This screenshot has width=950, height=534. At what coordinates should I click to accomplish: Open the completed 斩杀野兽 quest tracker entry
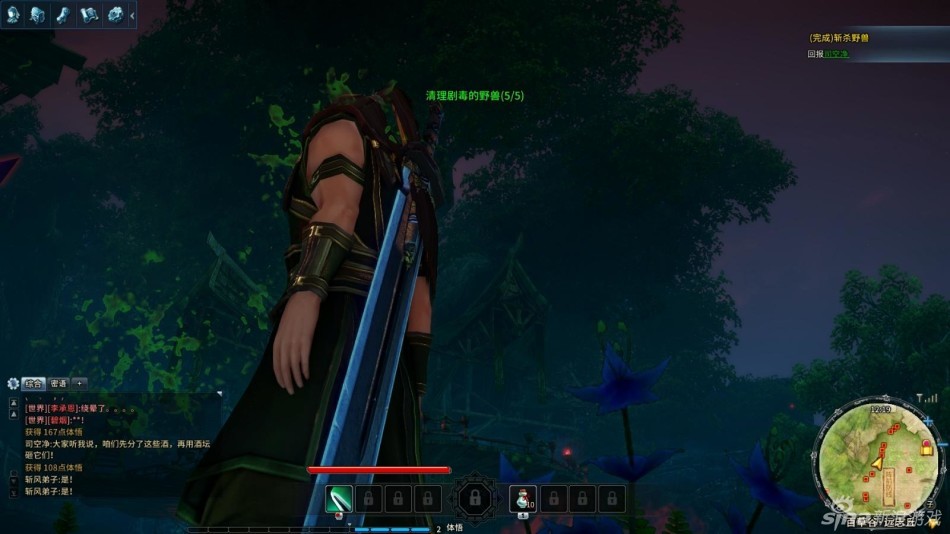[x=838, y=38]
